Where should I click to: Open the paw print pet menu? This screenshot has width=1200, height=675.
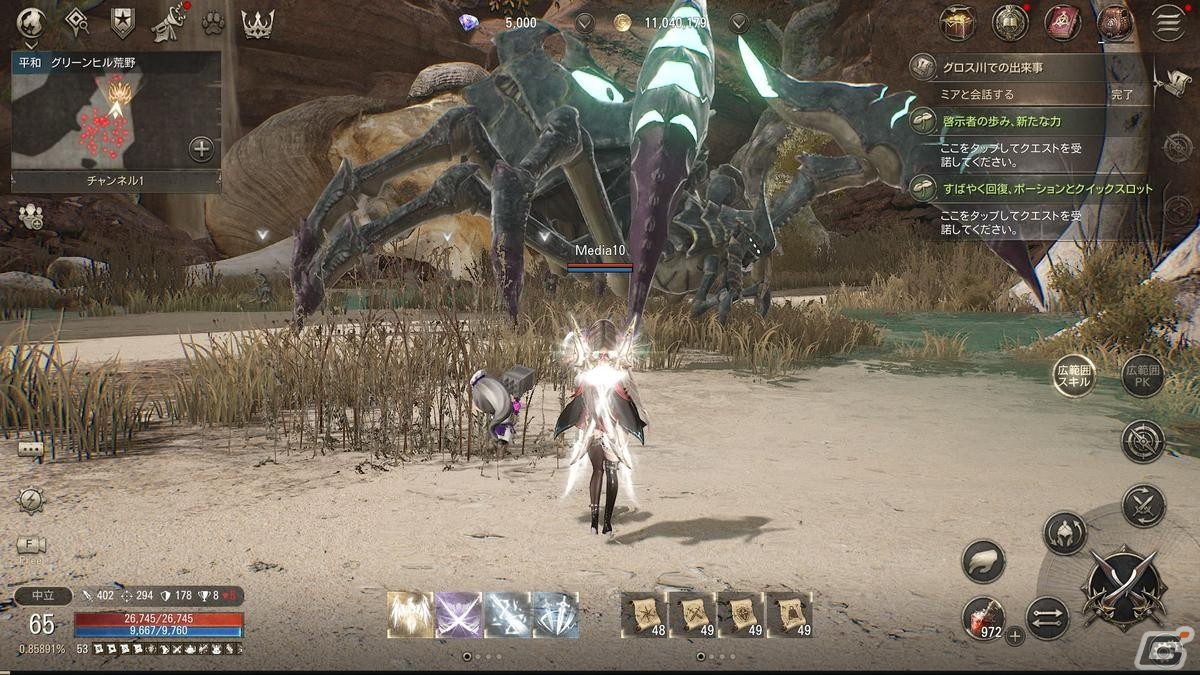click(x=211, y=22)
